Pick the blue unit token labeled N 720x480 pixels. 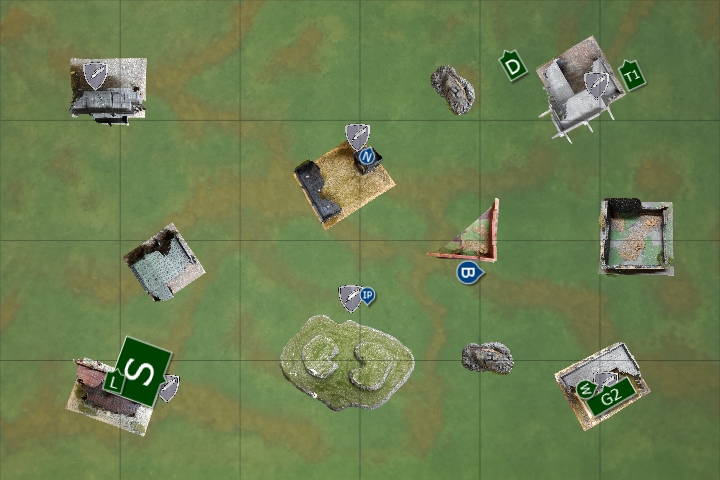coord(368,156)
